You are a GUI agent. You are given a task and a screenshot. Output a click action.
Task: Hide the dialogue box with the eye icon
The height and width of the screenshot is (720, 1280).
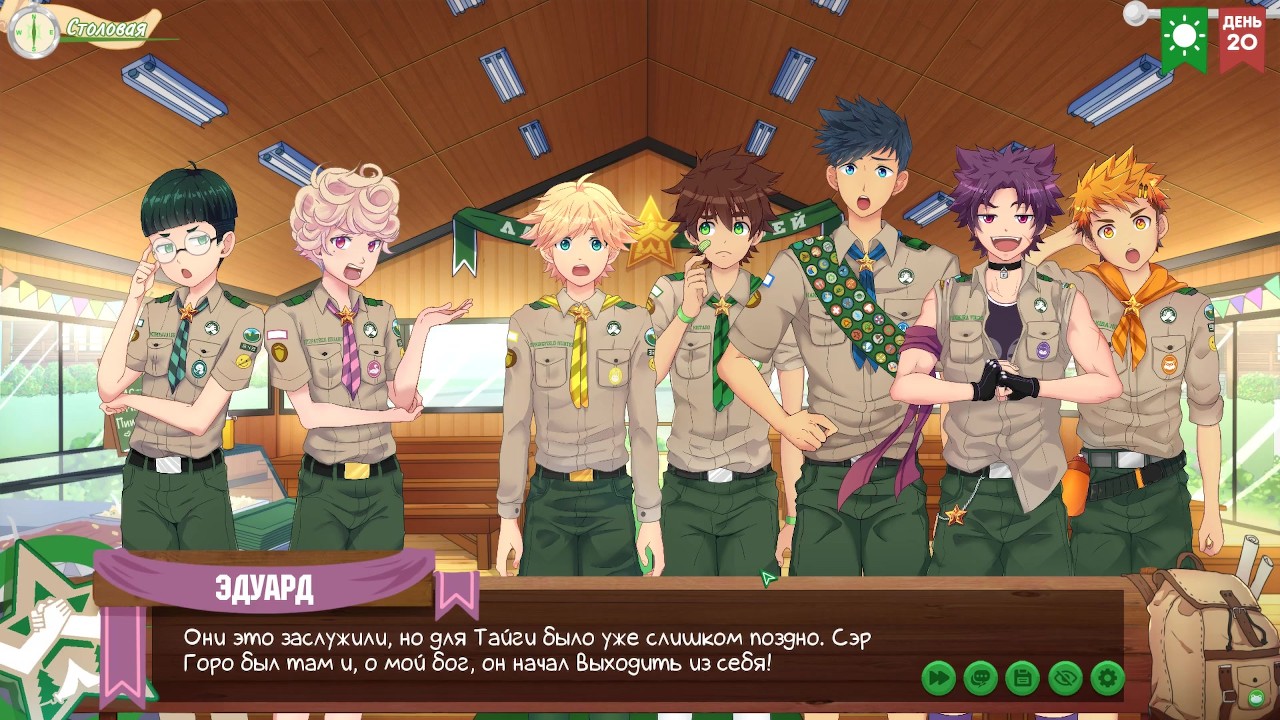click(x=1065, y=679)
